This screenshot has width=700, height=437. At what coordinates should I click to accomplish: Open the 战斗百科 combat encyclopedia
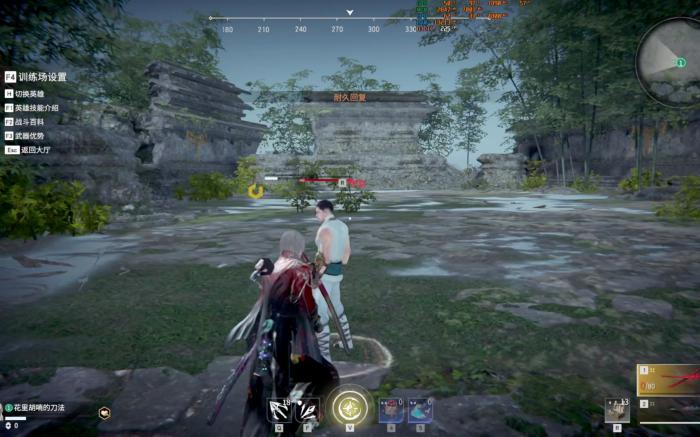coord(30,122)
